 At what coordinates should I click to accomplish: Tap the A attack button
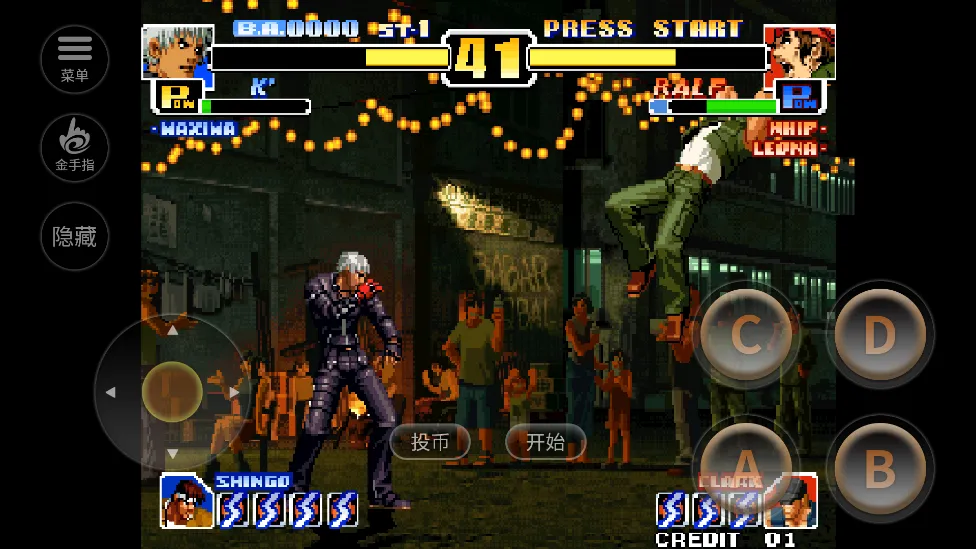click(745, 467)
